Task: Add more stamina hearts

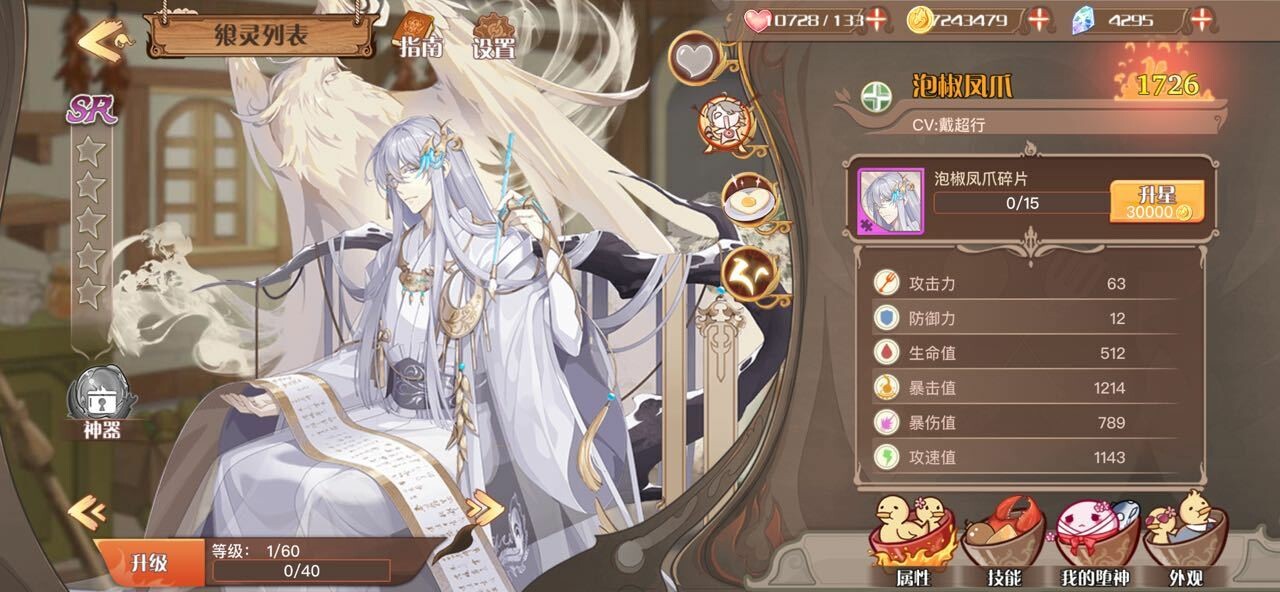Action: (877, 19)
